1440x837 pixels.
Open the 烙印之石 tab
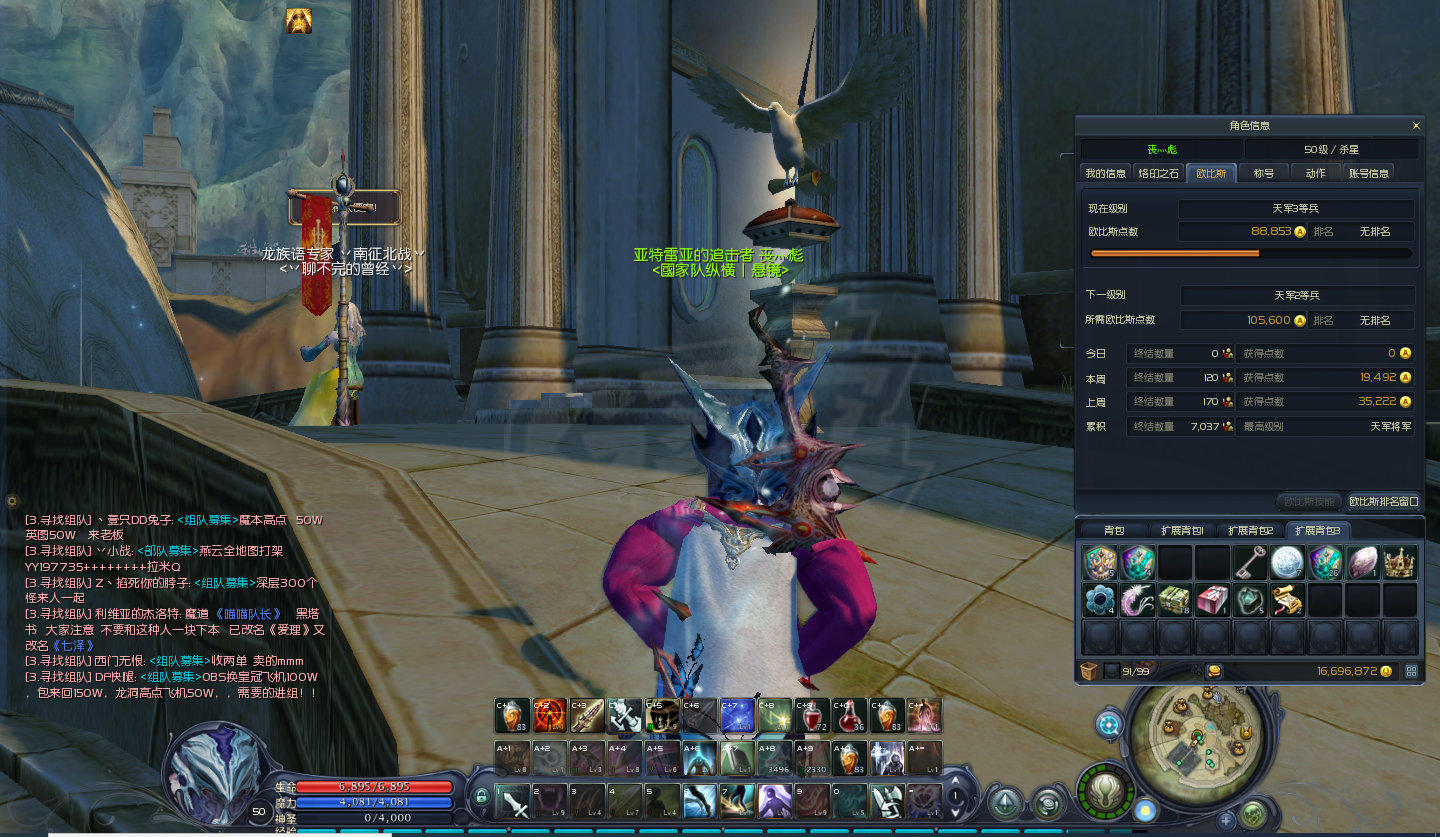coord(1159,173)
